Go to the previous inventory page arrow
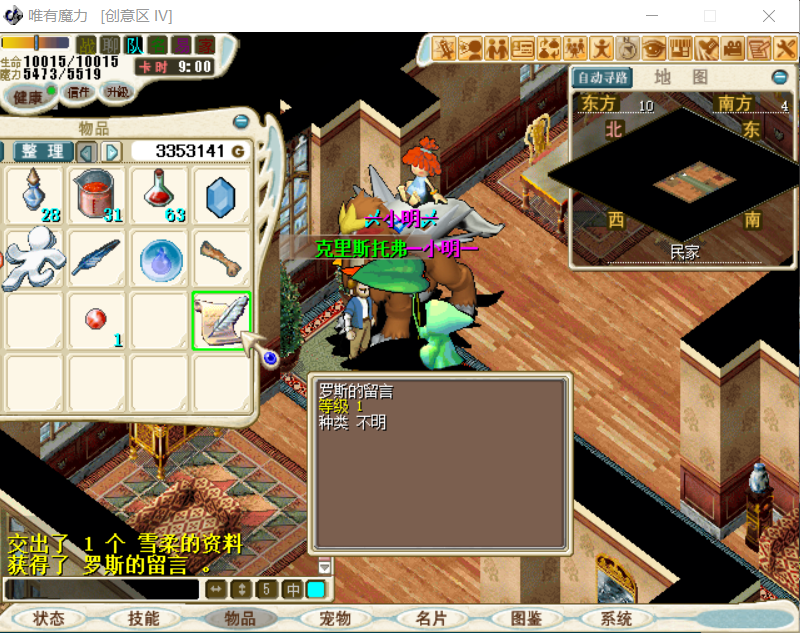This screenshot has height=633, width=800. [x=87, y=151]
